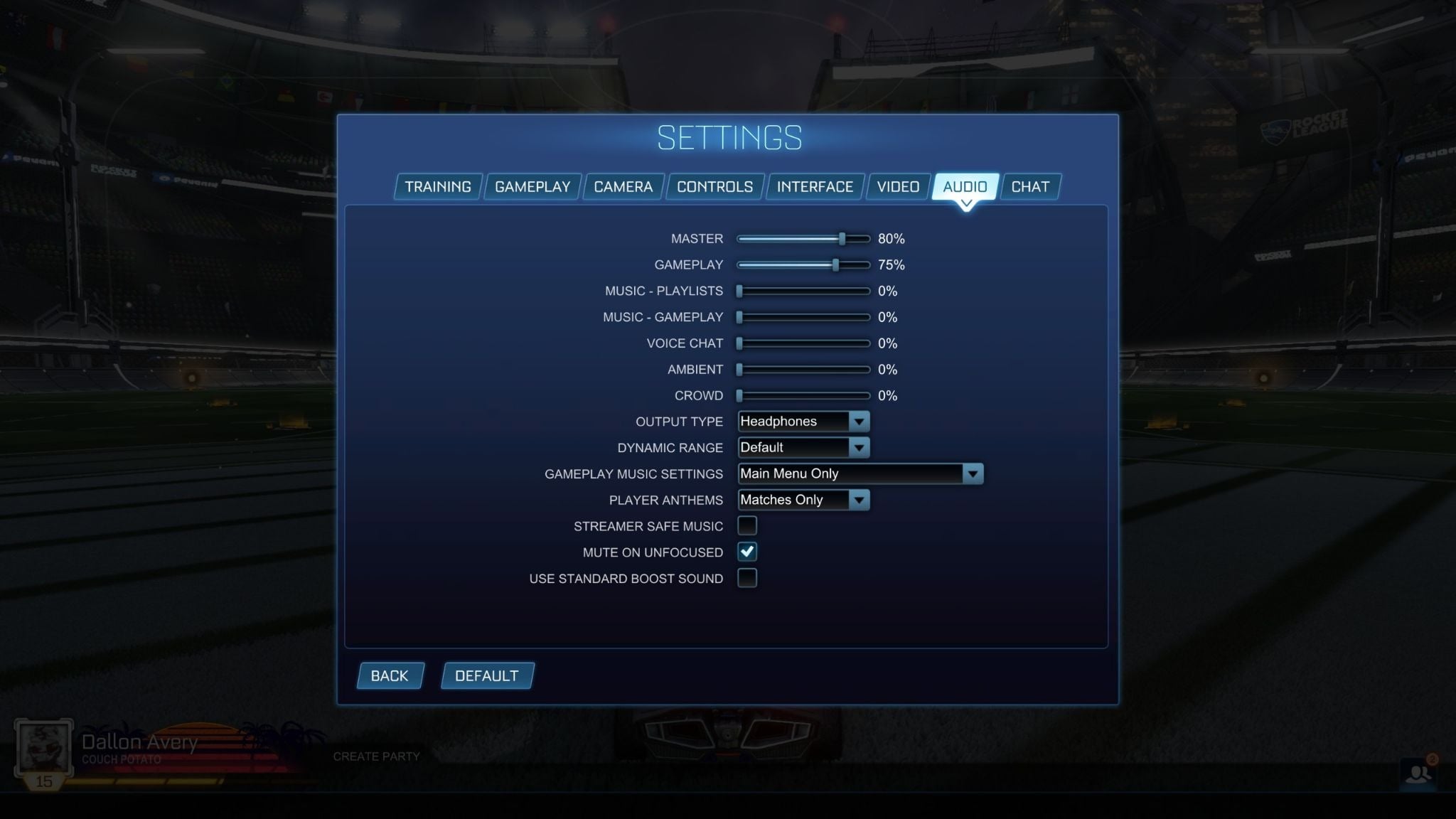
Task: Switch to the Training tab
Action: click(437, 186)
